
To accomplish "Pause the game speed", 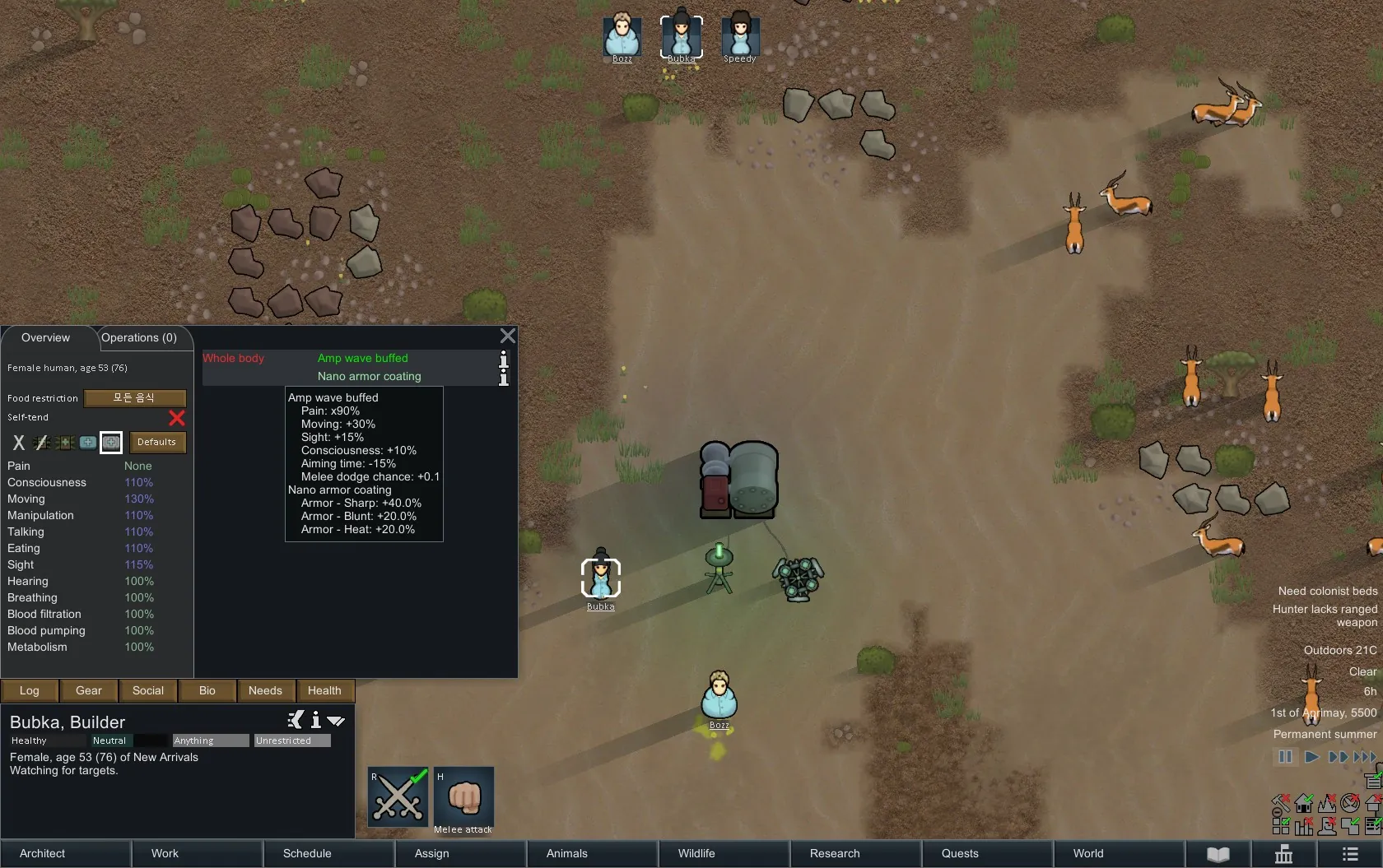I will [x=1285, y=757].
